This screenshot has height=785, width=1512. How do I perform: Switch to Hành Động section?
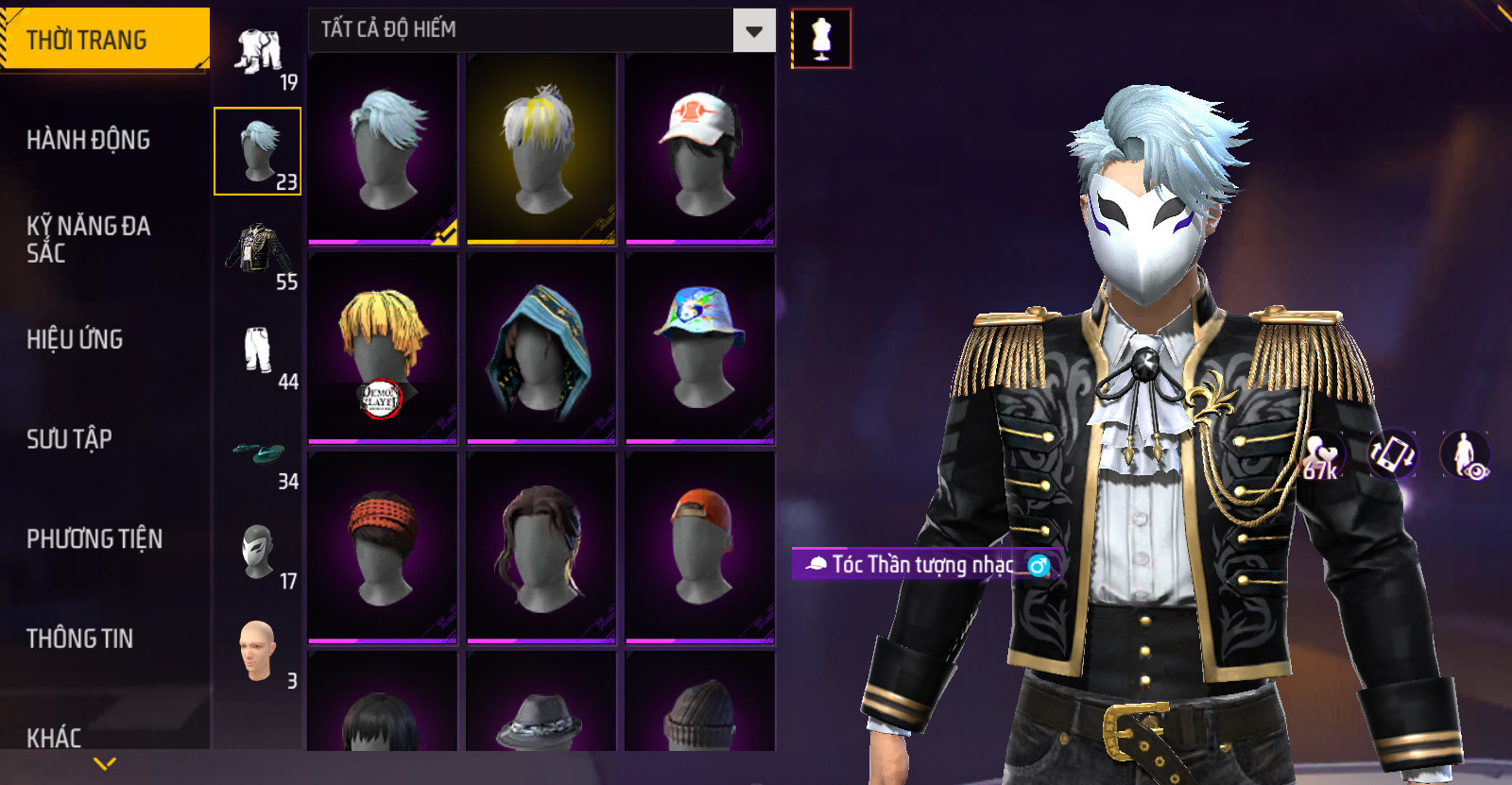click(x=89, y=140)
